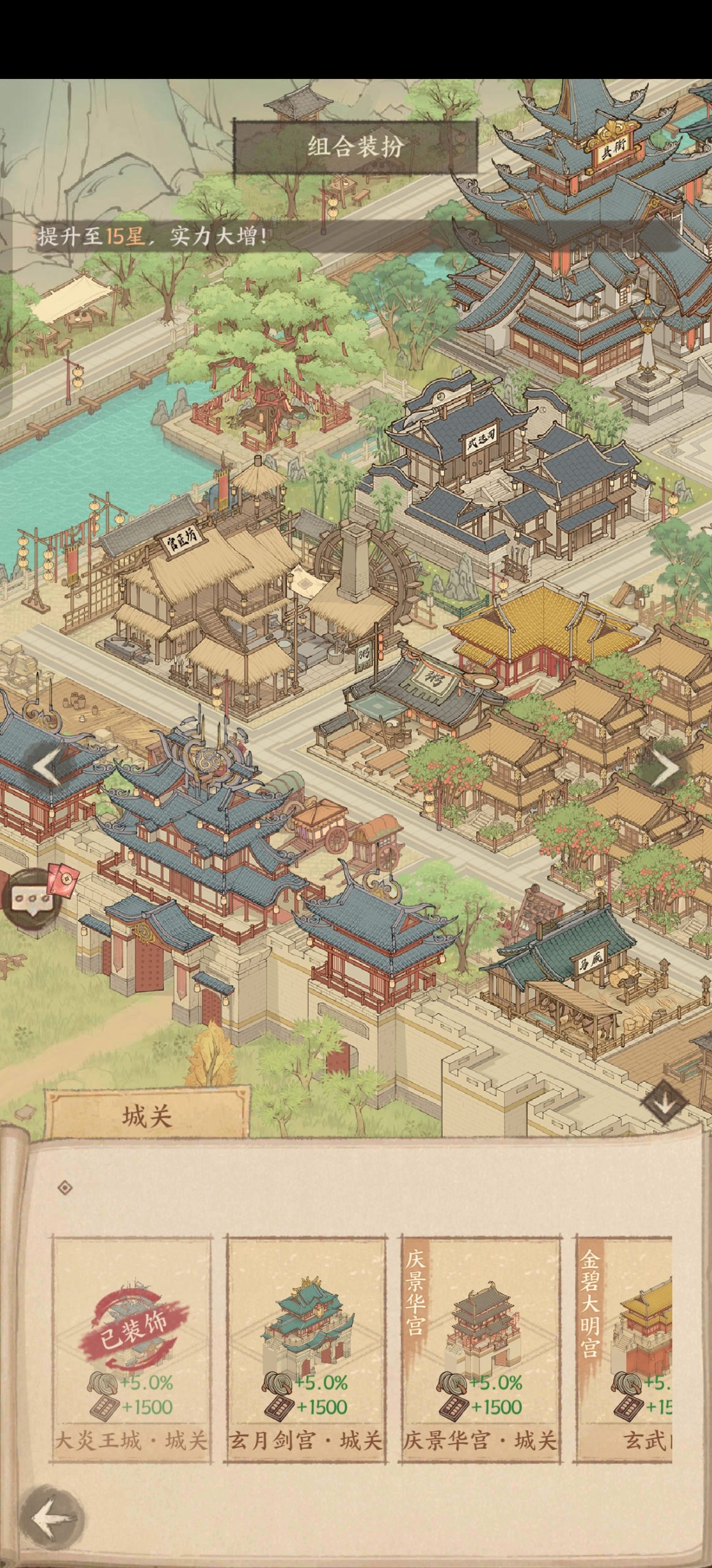Show the next building with right arrow
Screen dimensions: 712x1568
pyautogui.click(x=666, y=767)
